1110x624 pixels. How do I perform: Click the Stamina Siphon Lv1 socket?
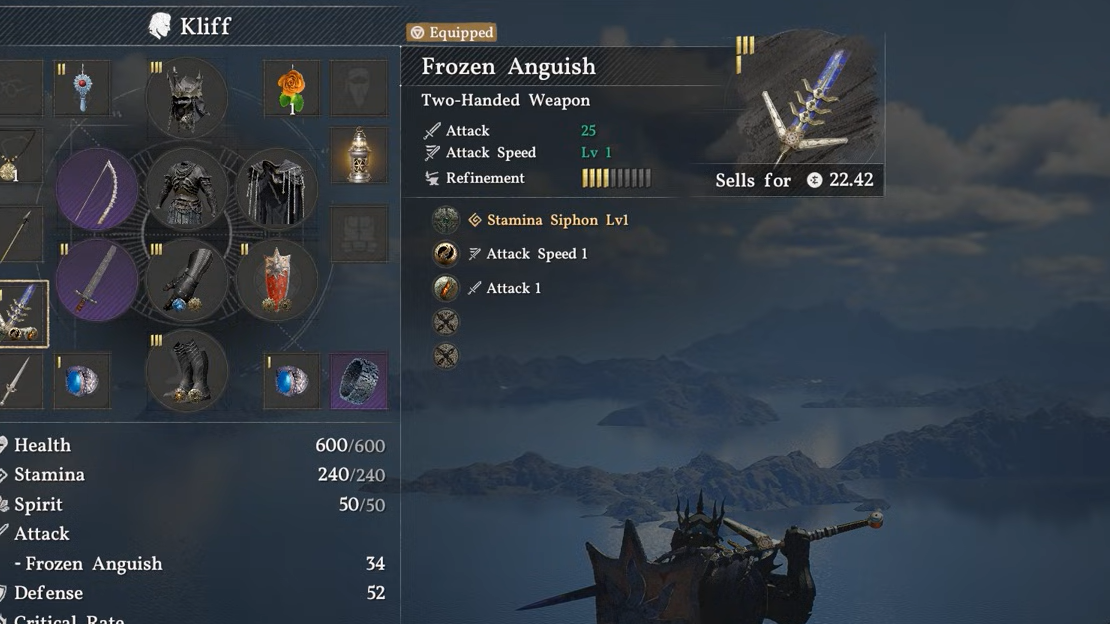[x=445, y=220]
